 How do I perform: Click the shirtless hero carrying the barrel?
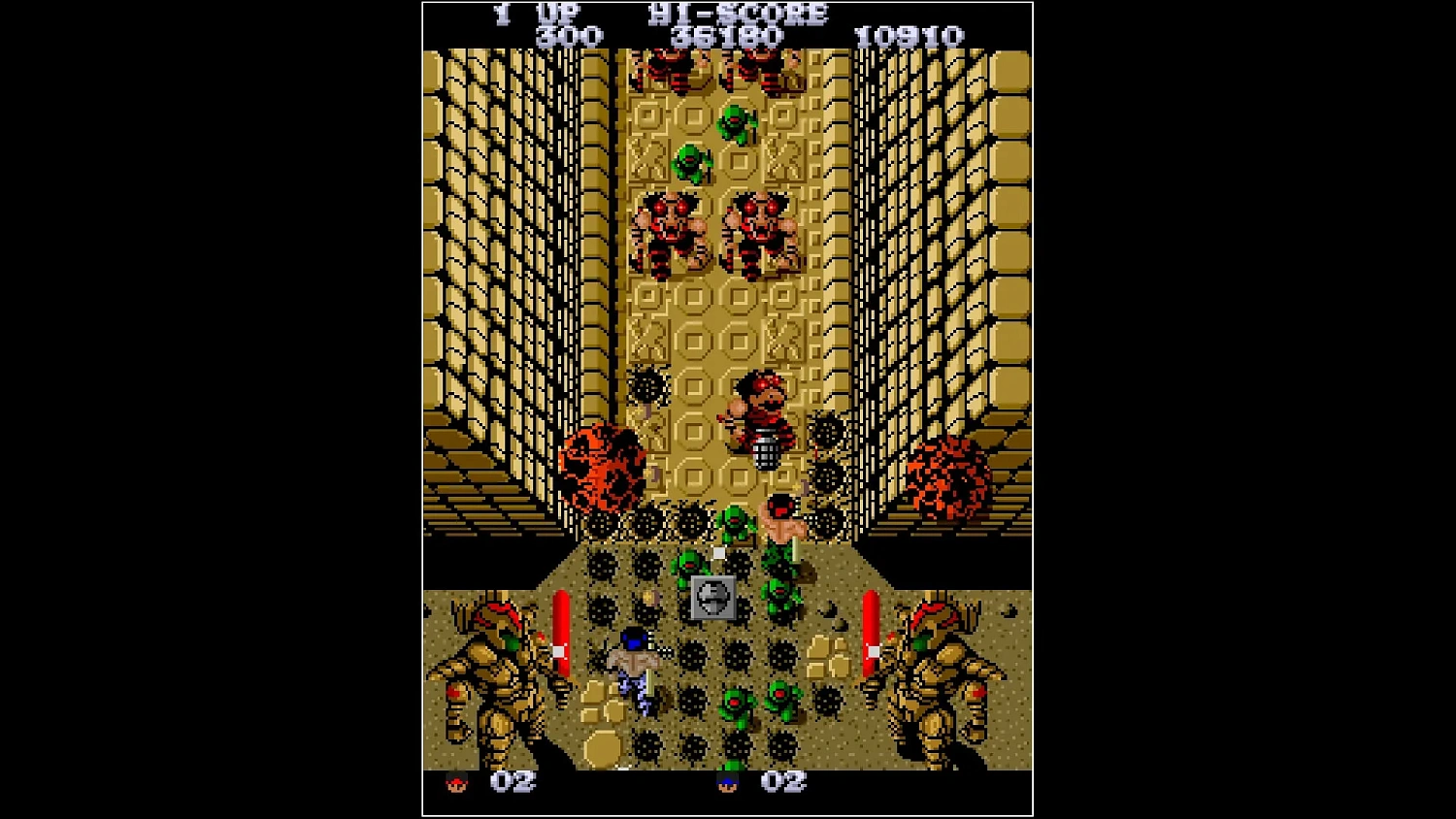tap(763, 417)
